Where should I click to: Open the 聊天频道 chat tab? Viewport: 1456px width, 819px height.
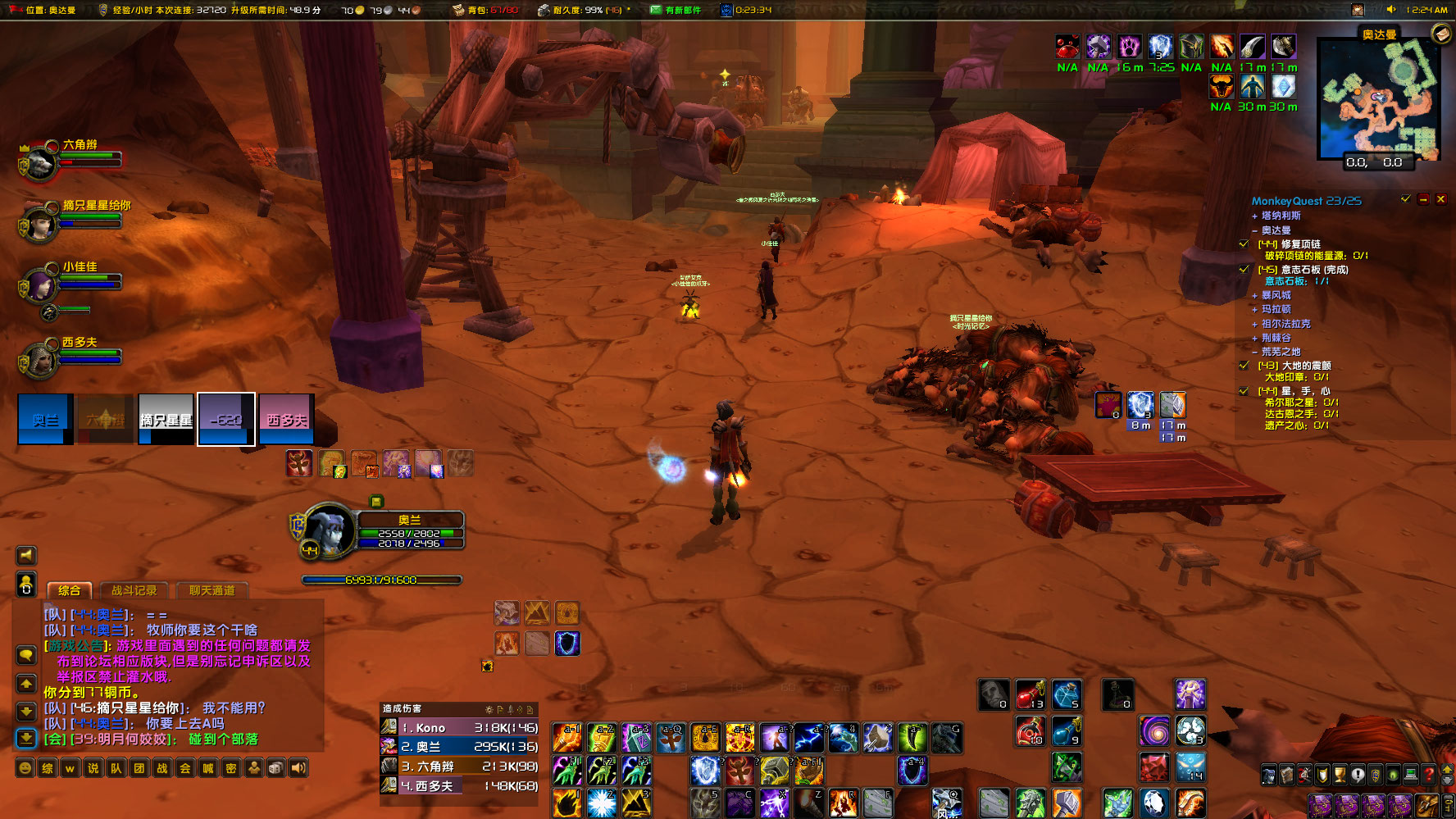[212, 590]
